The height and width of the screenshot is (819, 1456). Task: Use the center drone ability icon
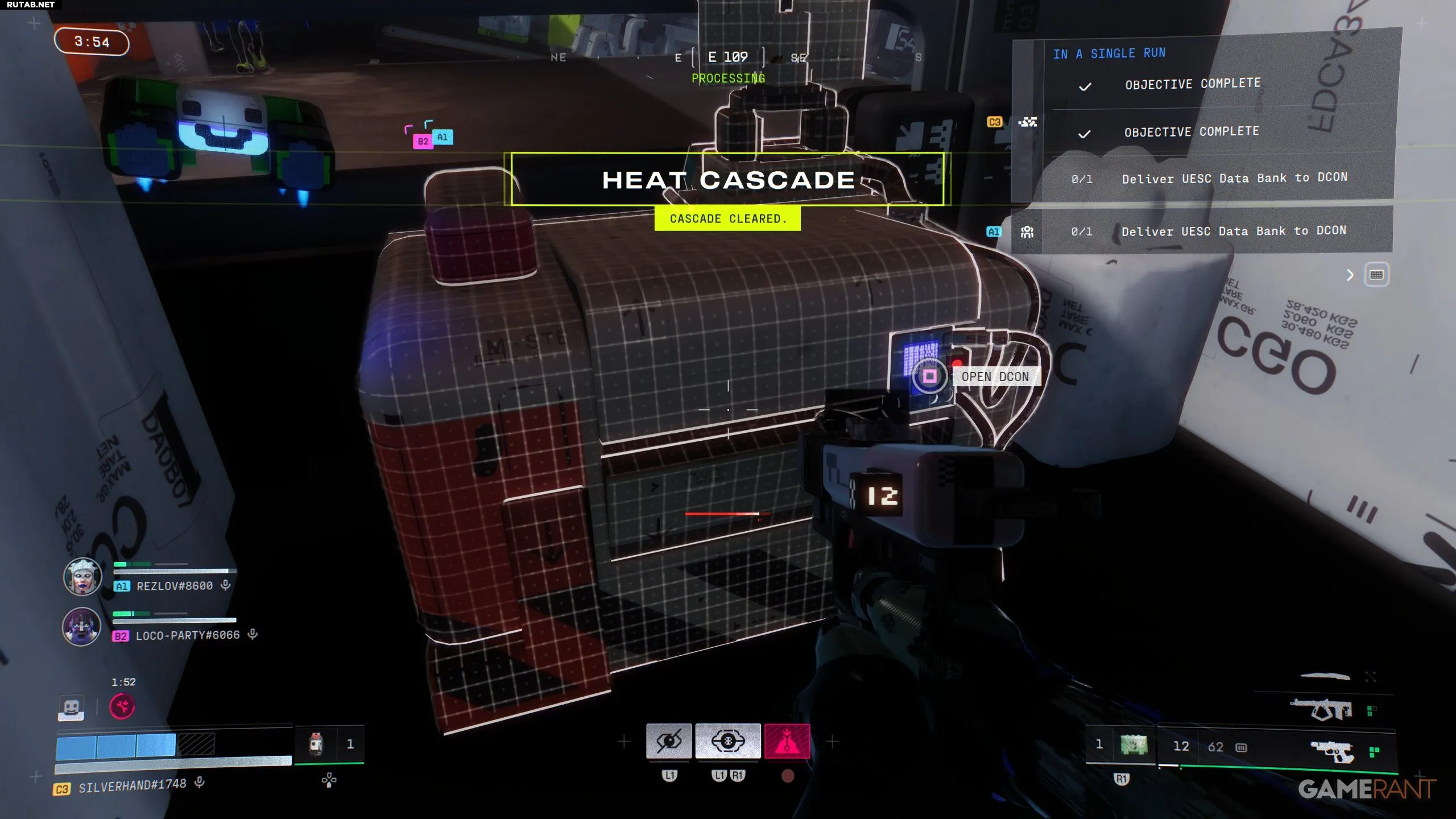(x=728, y=741)
